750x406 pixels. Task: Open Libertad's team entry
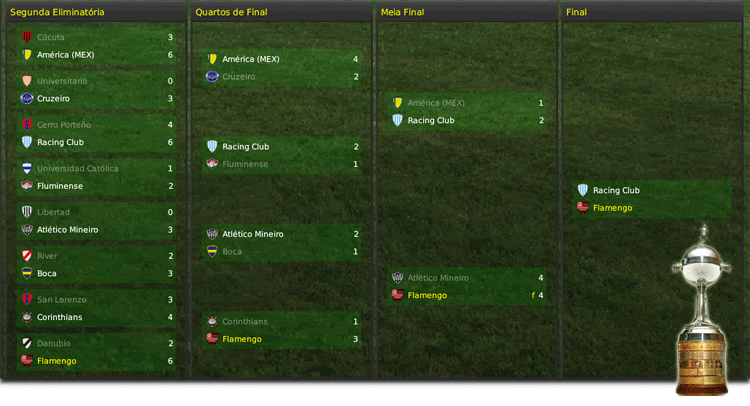(x=54, y=212)
